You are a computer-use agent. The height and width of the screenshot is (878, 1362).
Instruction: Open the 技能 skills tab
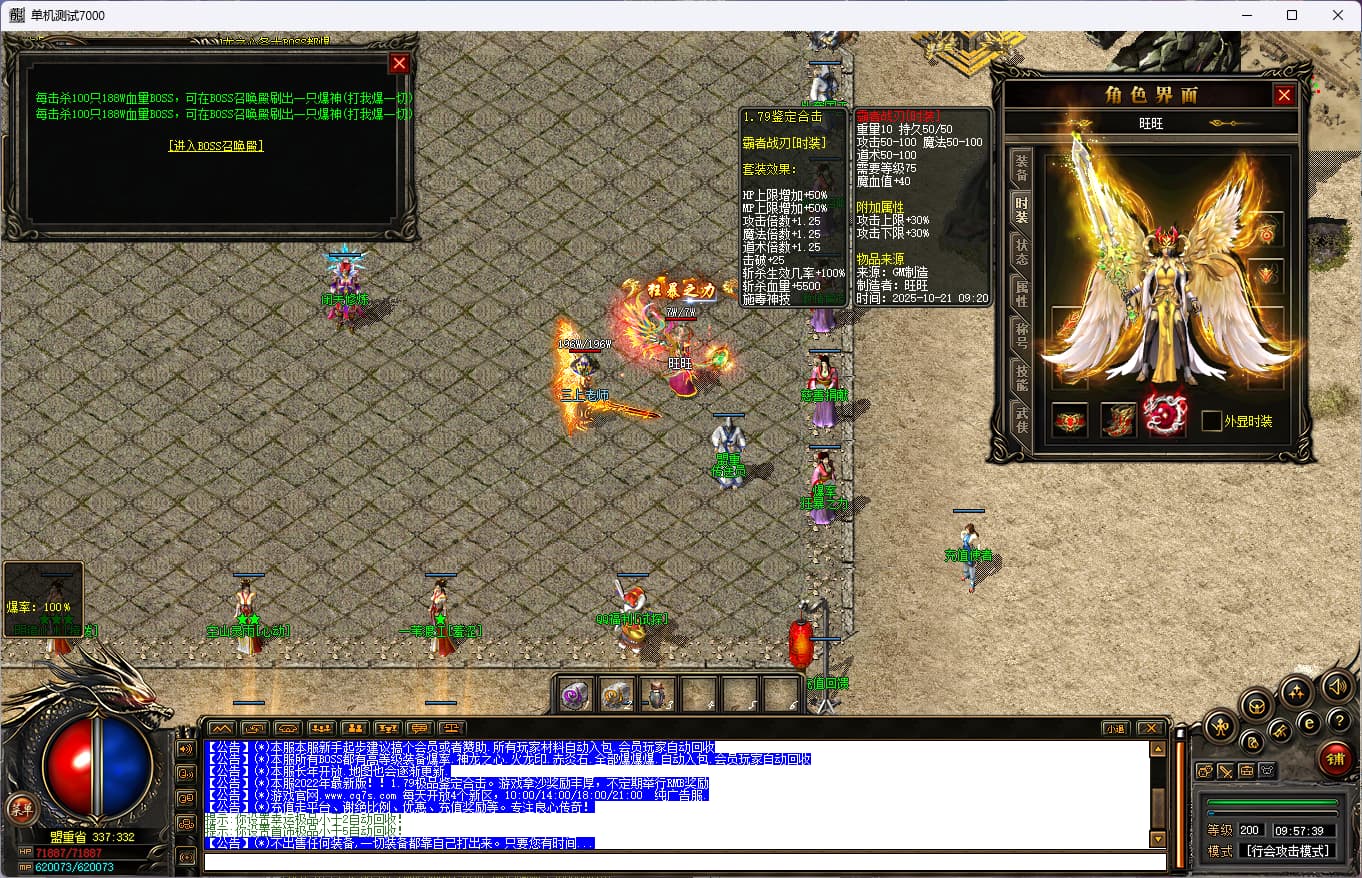[1021, 376]
